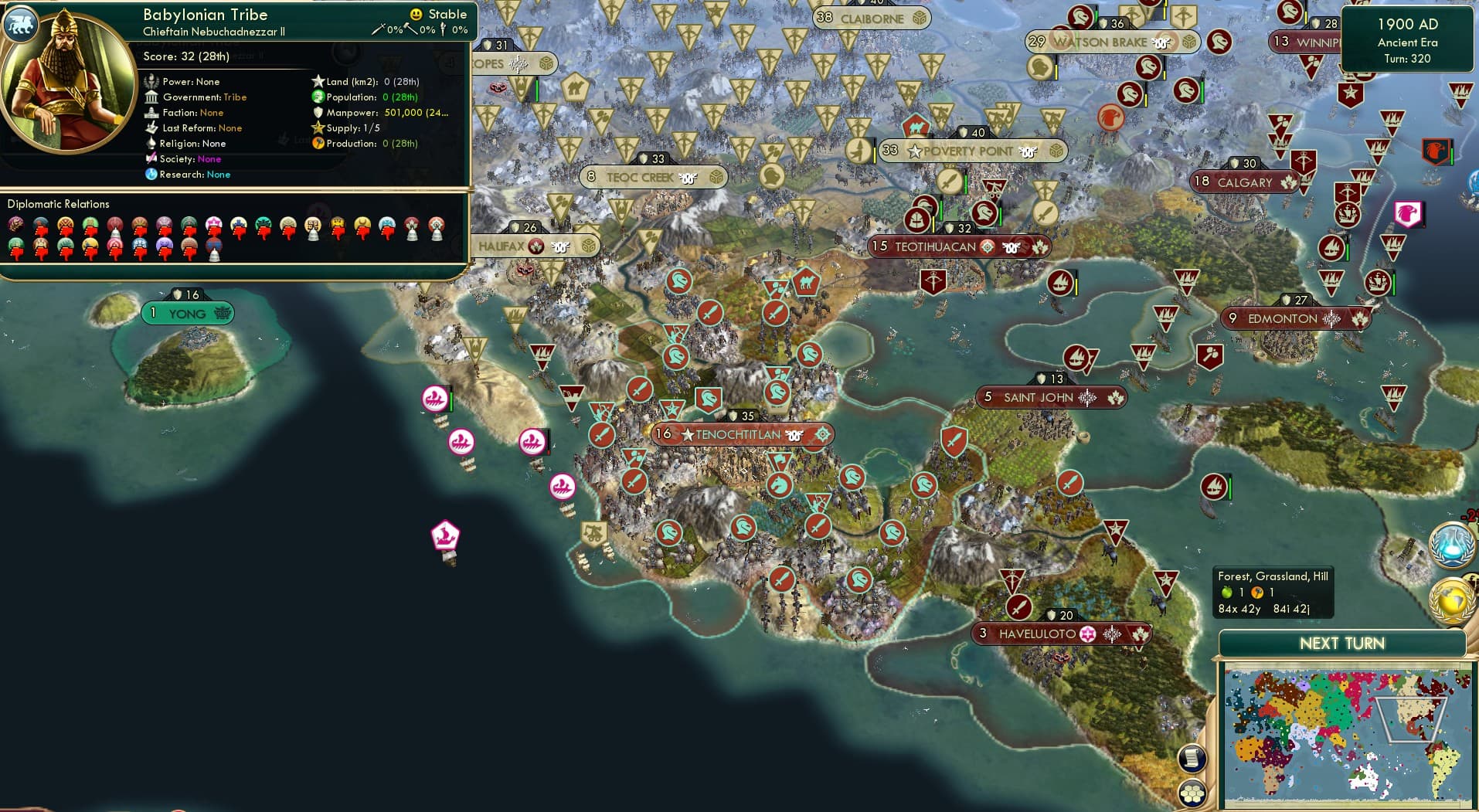Image resolution: width=1479 pixels, height=812 pixels.
Task: Click the Stable happiness face icon
Action: click(416, 14)
